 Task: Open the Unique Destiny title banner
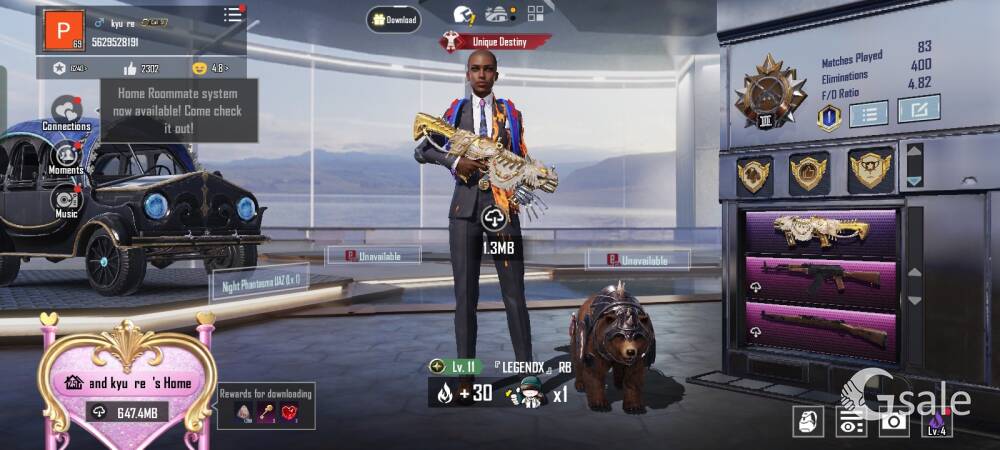coord(496,42)
